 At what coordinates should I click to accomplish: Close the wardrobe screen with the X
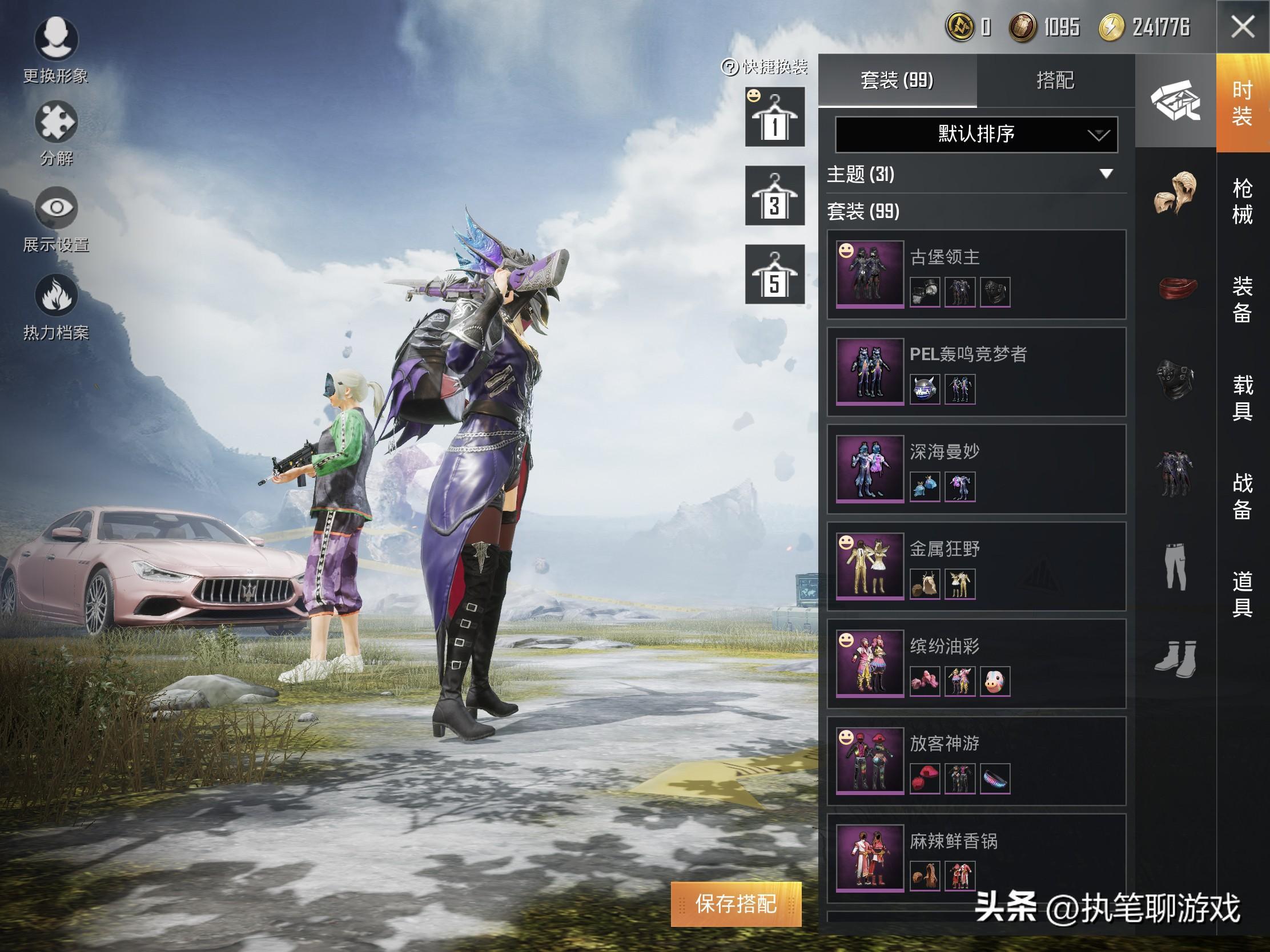pos(1243,27)
